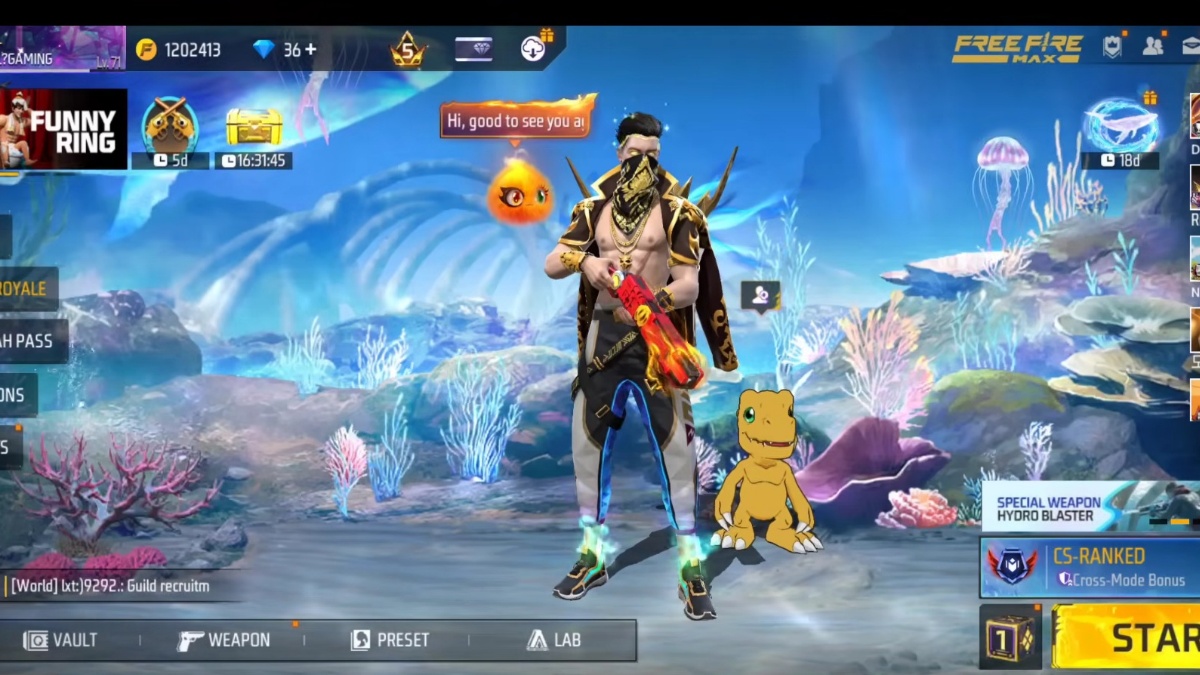Change game mode via CS-Ranked panel
This screenshot has width=1200, height=675.
tap(1090, 567)
